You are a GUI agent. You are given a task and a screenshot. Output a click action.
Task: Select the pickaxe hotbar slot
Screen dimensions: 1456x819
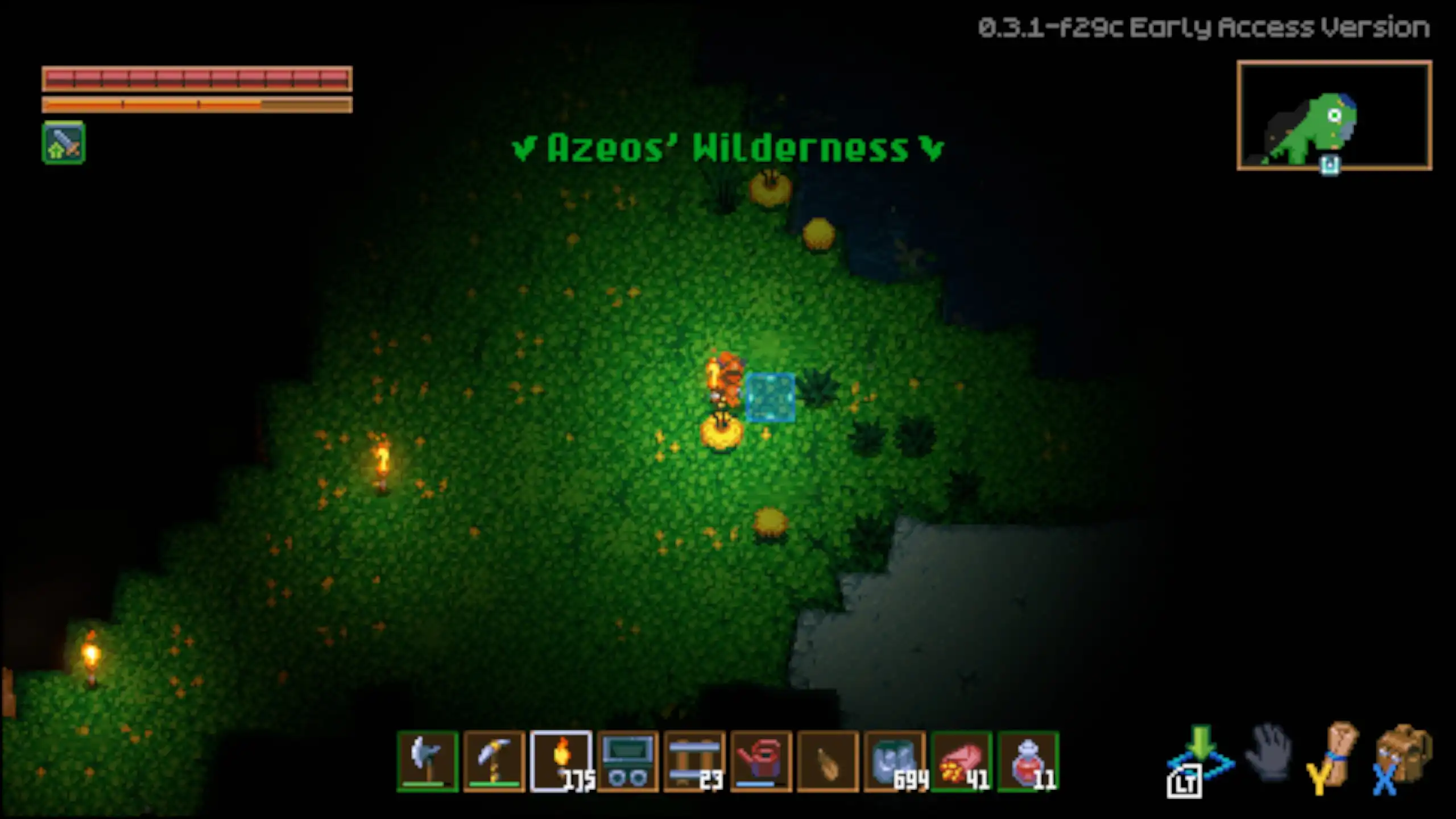coord(494,761)
